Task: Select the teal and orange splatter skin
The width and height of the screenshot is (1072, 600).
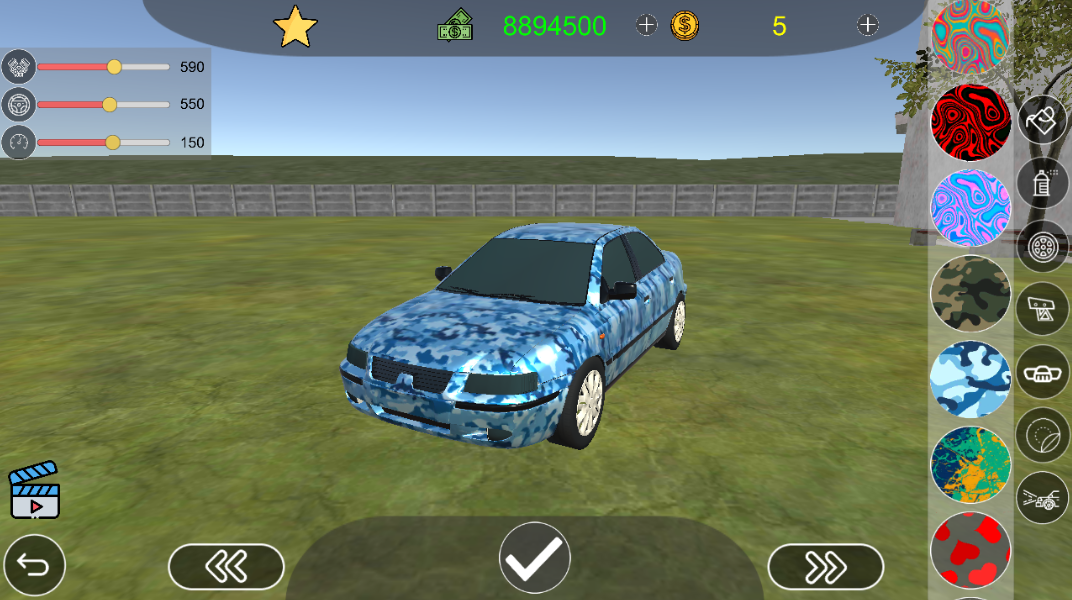Action: point(970,464)
